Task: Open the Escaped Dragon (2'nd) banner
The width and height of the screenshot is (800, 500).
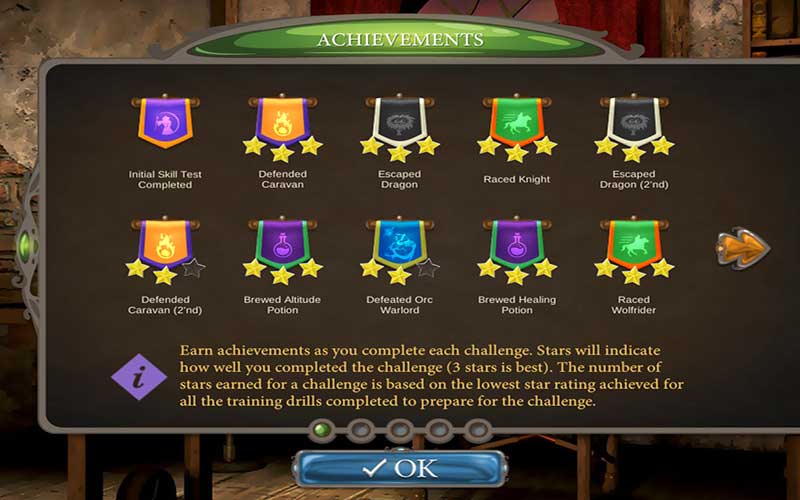Action: (633, 124)
